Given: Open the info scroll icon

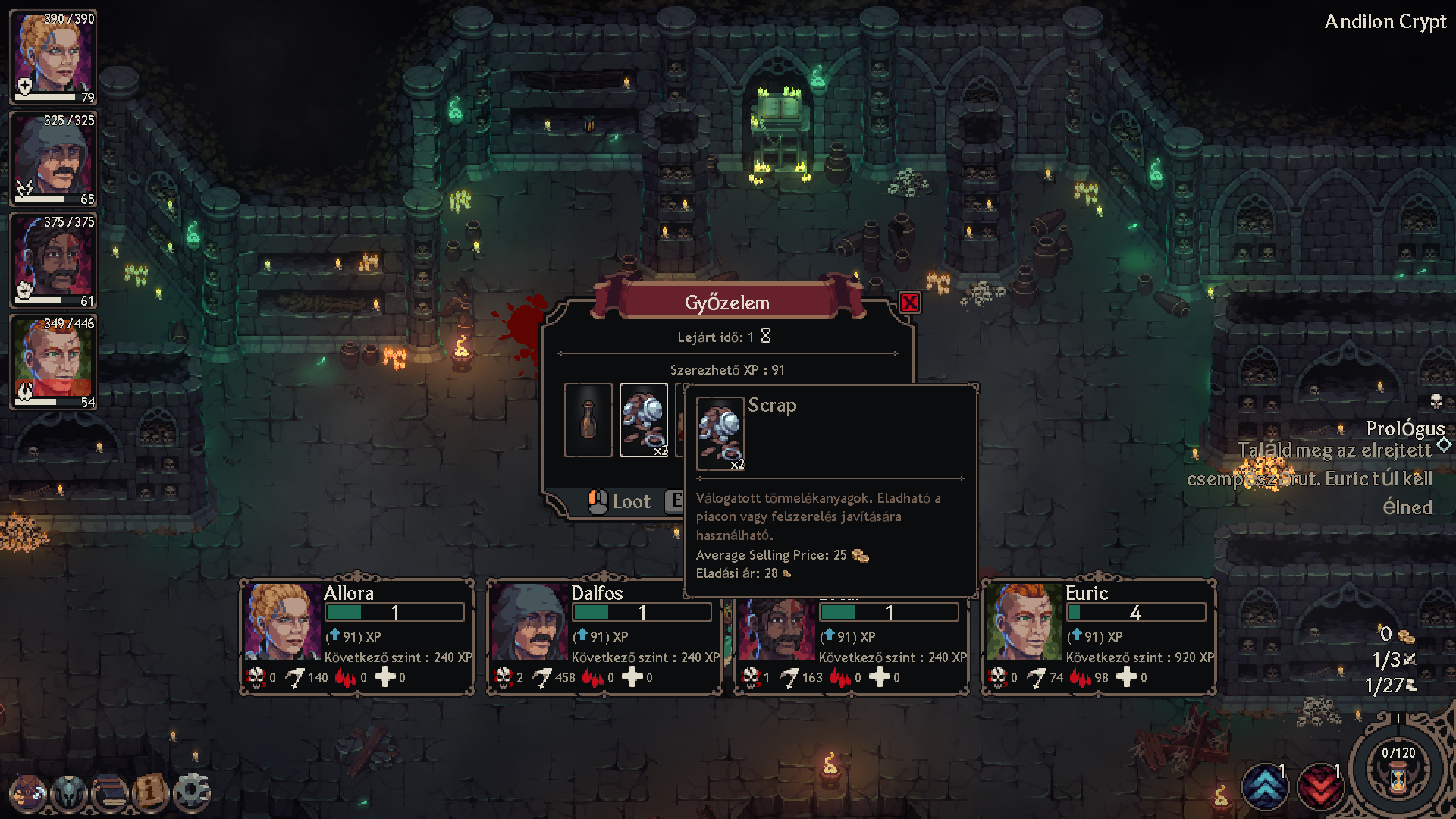Looking at the screenshot, I should pyautogui.click(x=150, y=793).
